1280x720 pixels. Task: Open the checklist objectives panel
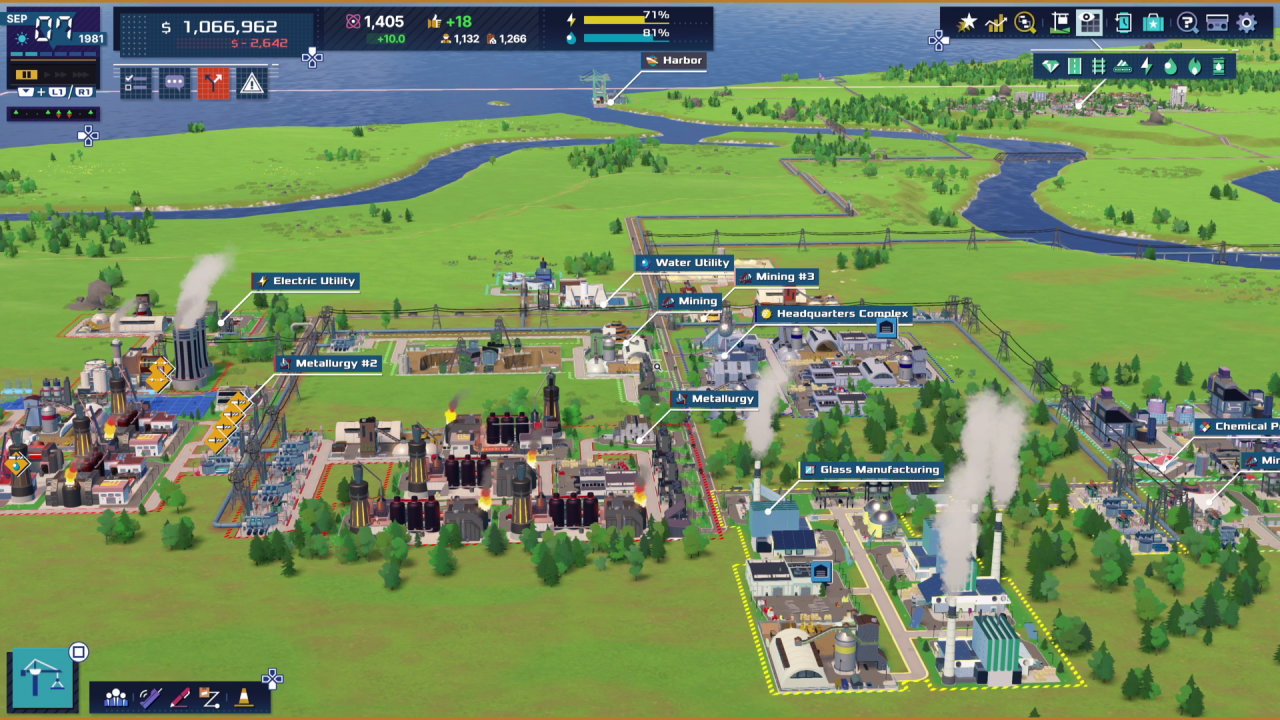(136, 84)
